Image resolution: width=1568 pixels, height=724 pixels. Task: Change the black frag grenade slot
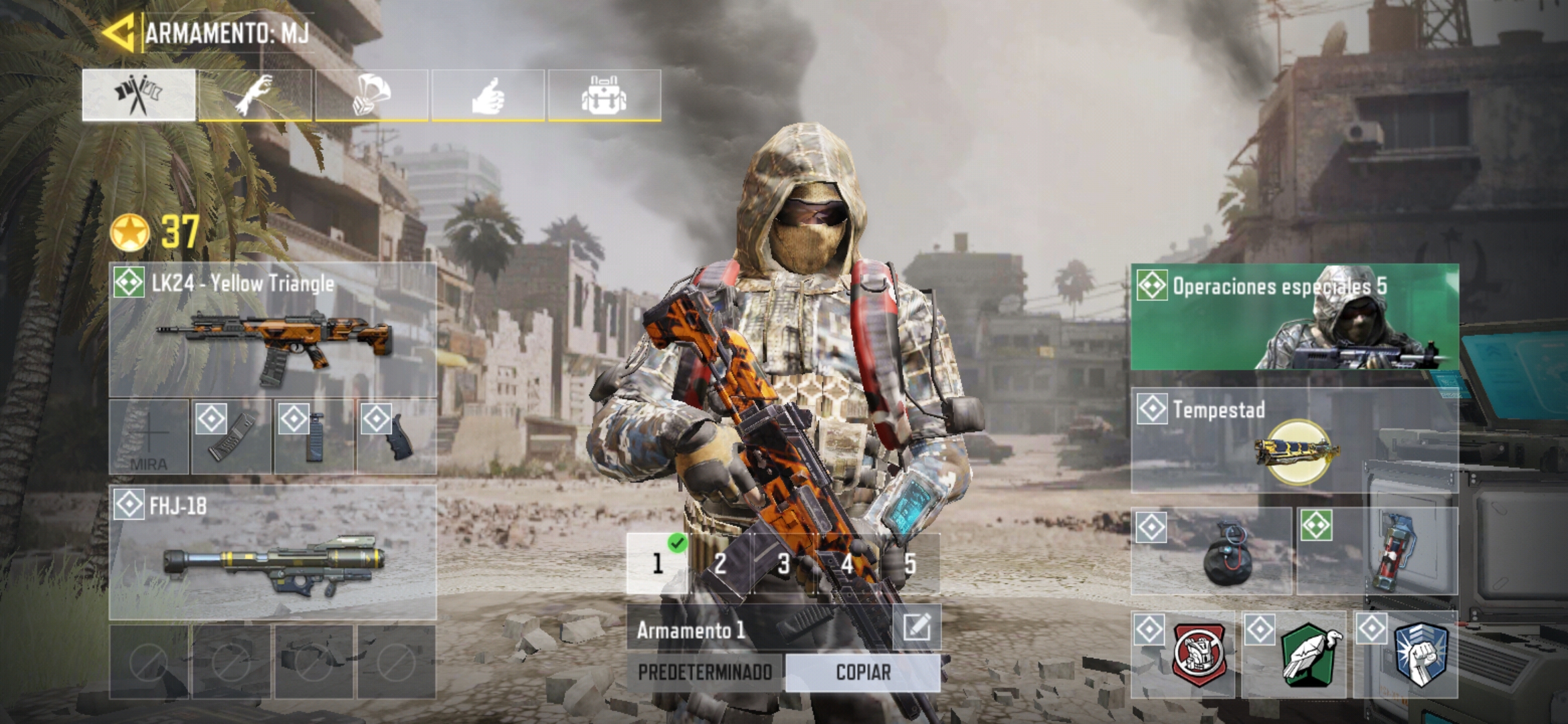[x=1212, y=552]
